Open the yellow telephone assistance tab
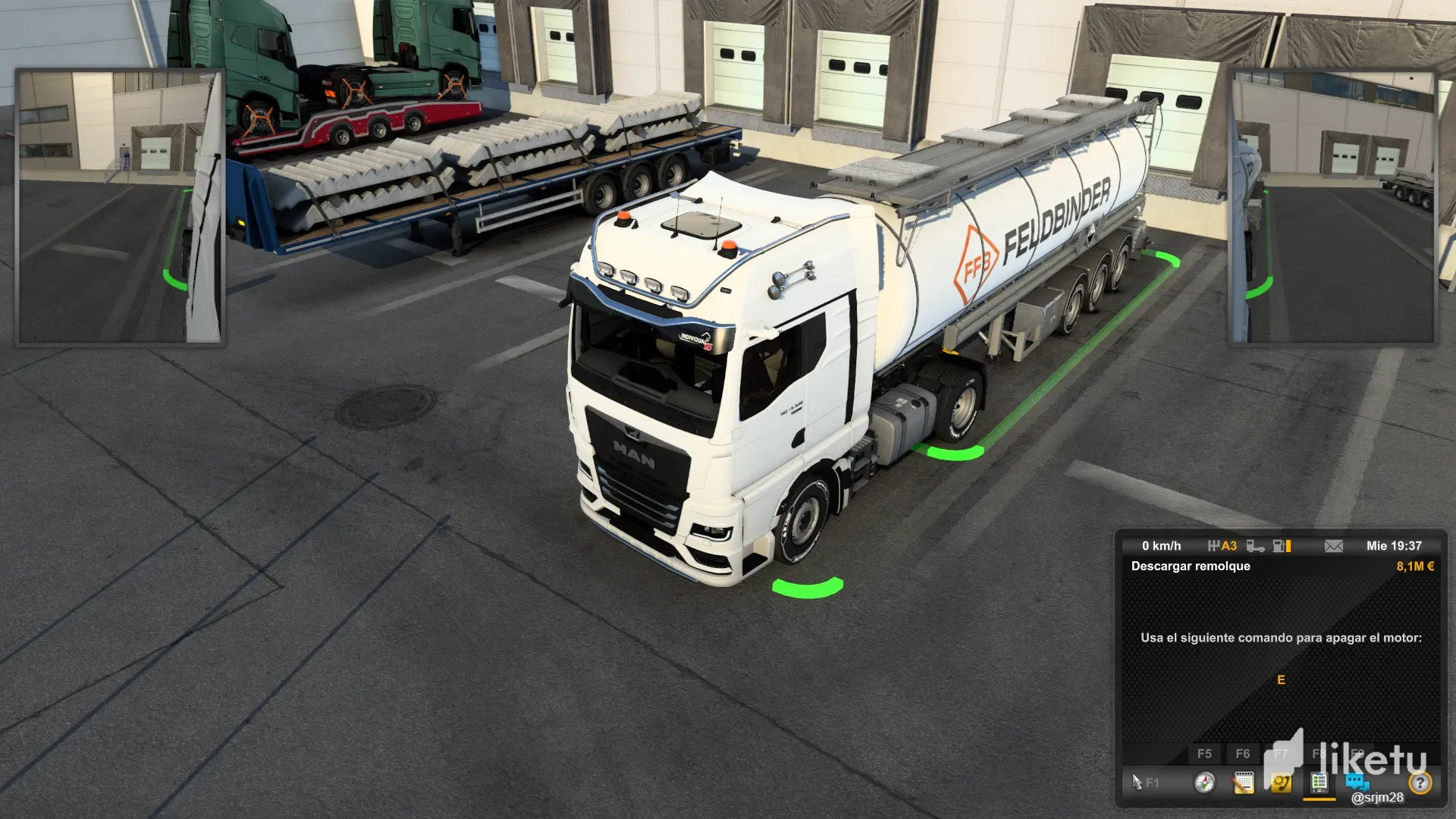Screen dimensions: 1456x819 coord(1281,783)
